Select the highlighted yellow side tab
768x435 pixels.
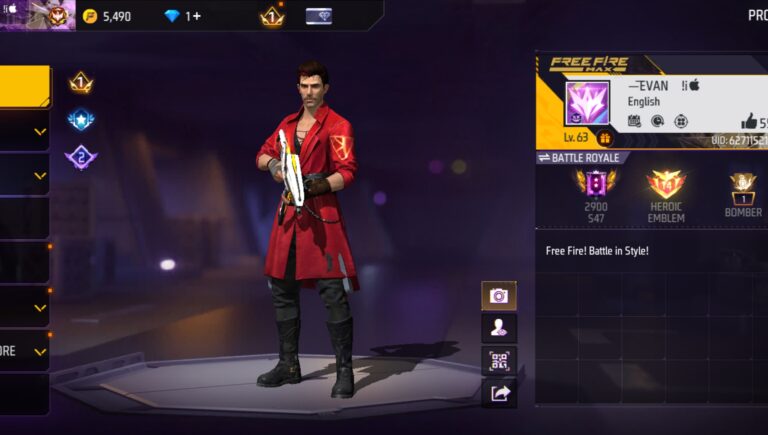click(24, 86)
